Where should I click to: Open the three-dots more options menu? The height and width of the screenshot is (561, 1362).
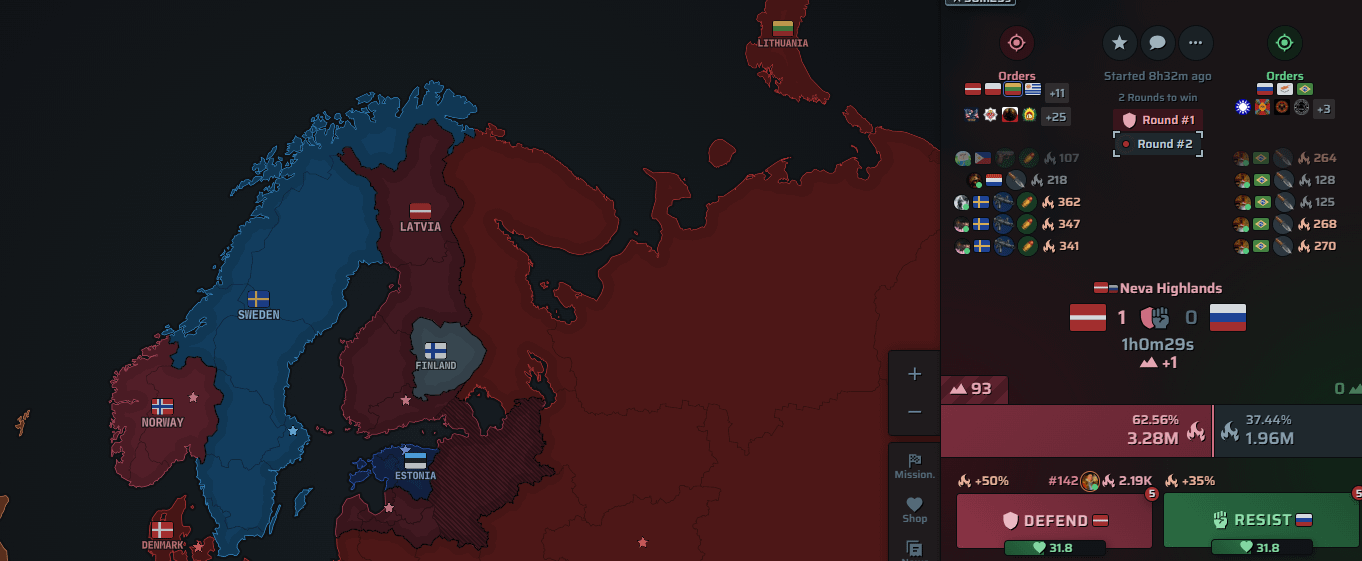tap(1196, 43)
